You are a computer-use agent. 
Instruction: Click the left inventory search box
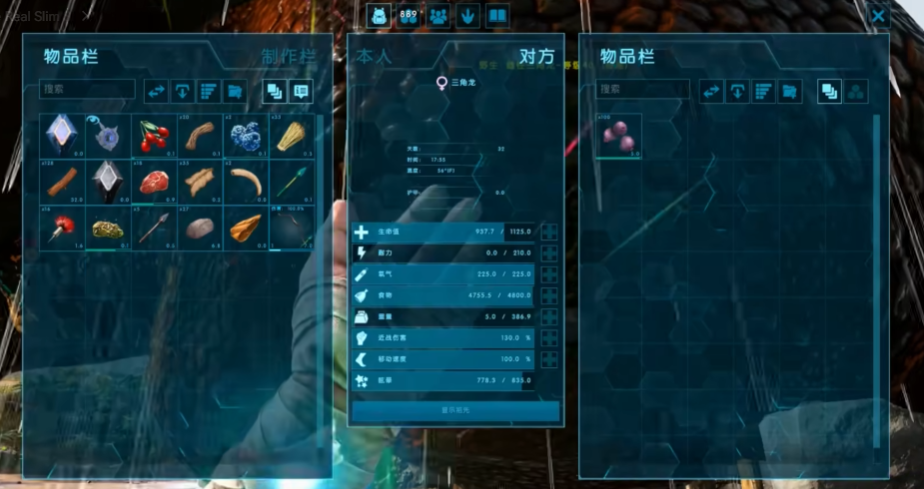click(87, 90)
